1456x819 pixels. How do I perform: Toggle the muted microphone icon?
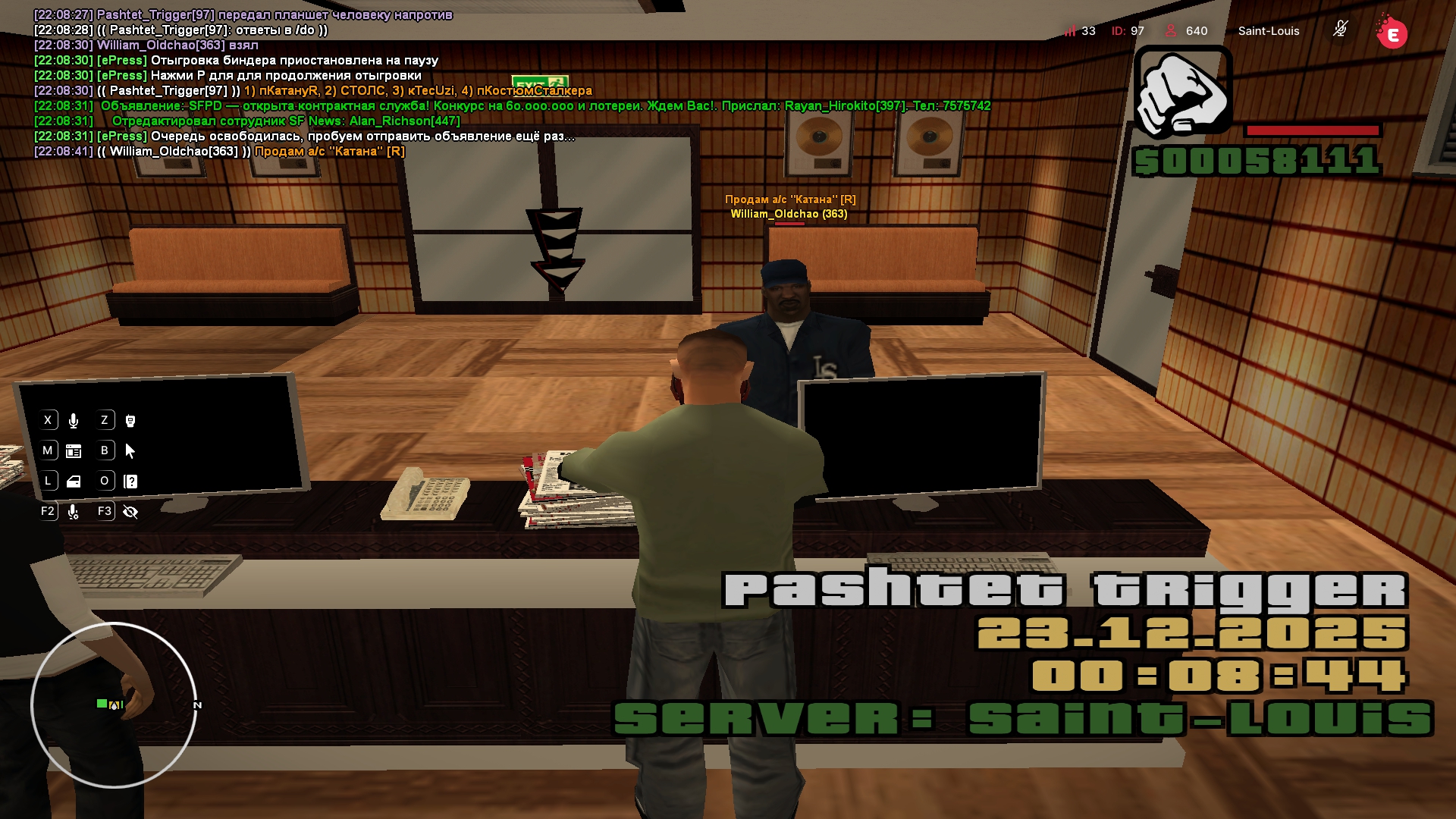(1340, 30)
